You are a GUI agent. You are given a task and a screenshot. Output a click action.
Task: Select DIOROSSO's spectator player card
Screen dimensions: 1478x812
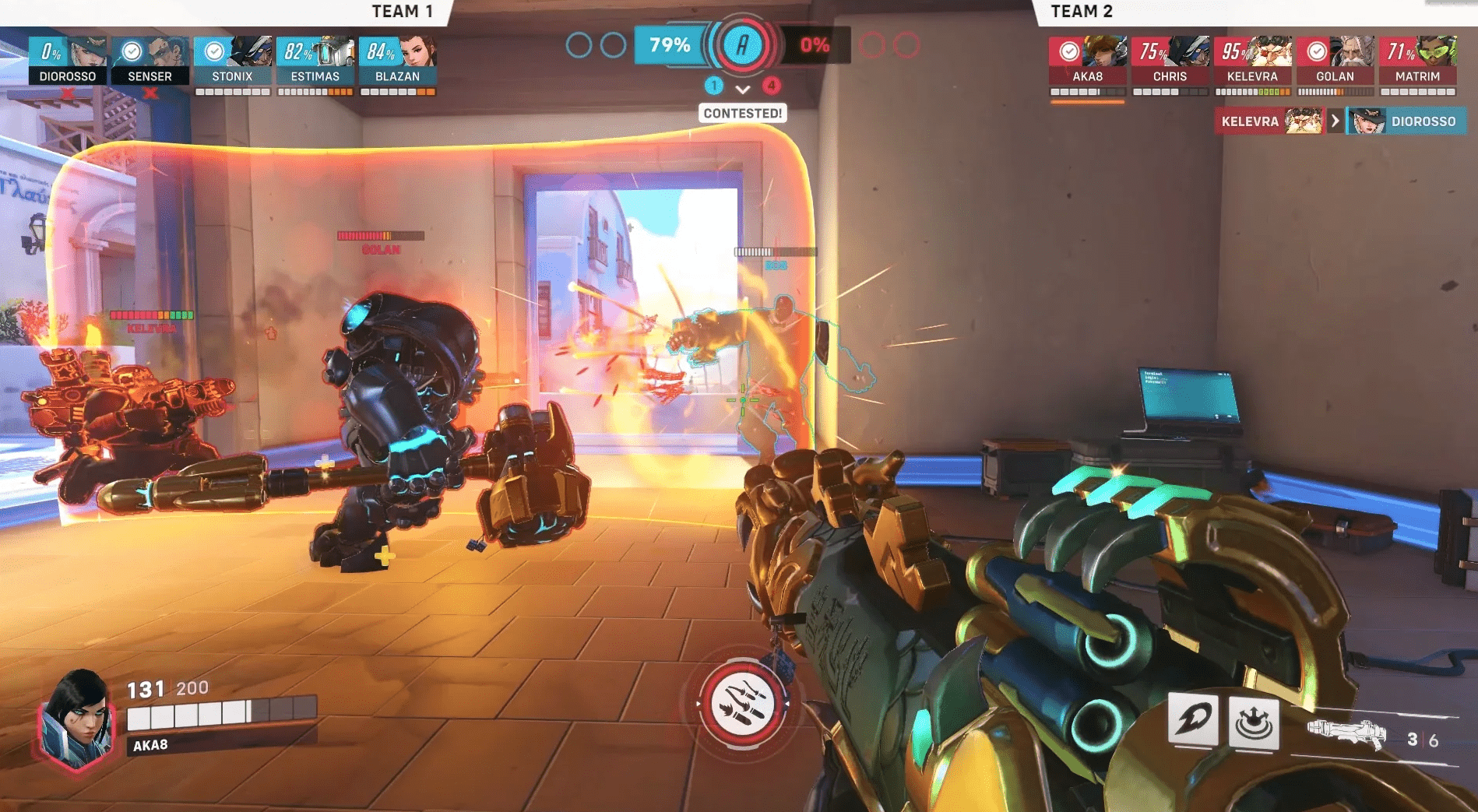point(68,60)
